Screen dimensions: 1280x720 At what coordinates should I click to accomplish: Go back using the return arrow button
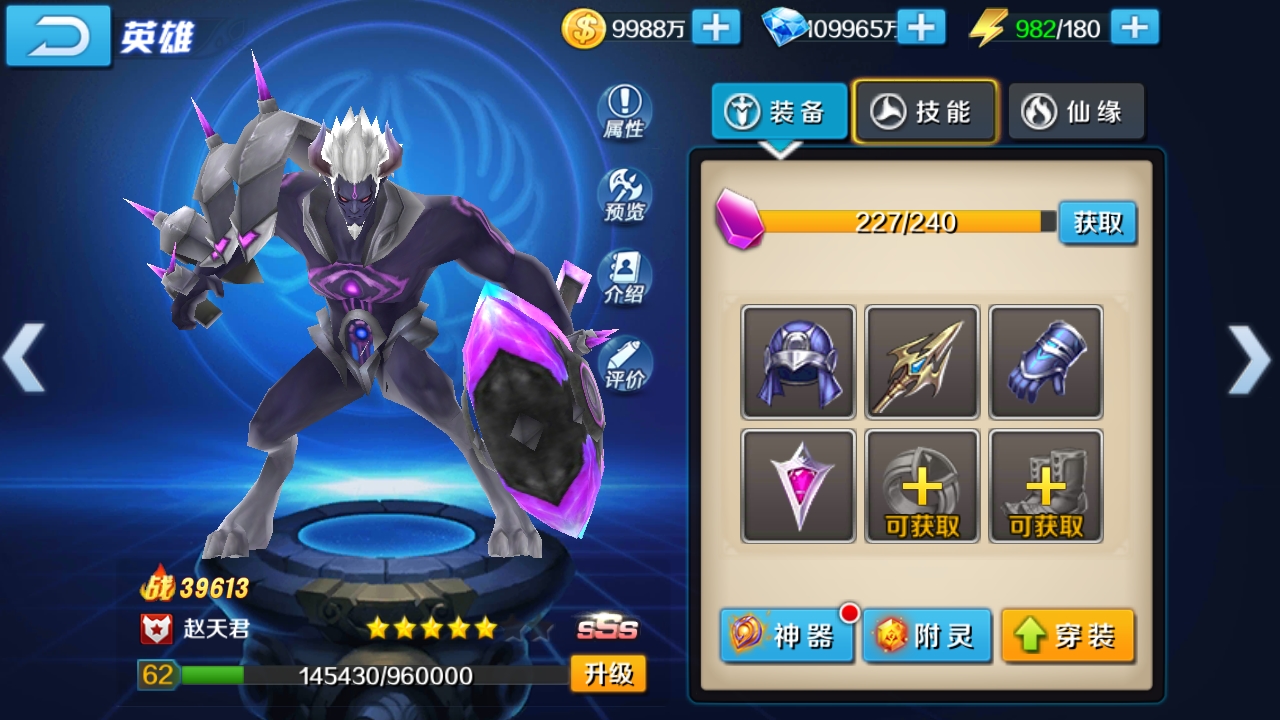pos(58,35)
